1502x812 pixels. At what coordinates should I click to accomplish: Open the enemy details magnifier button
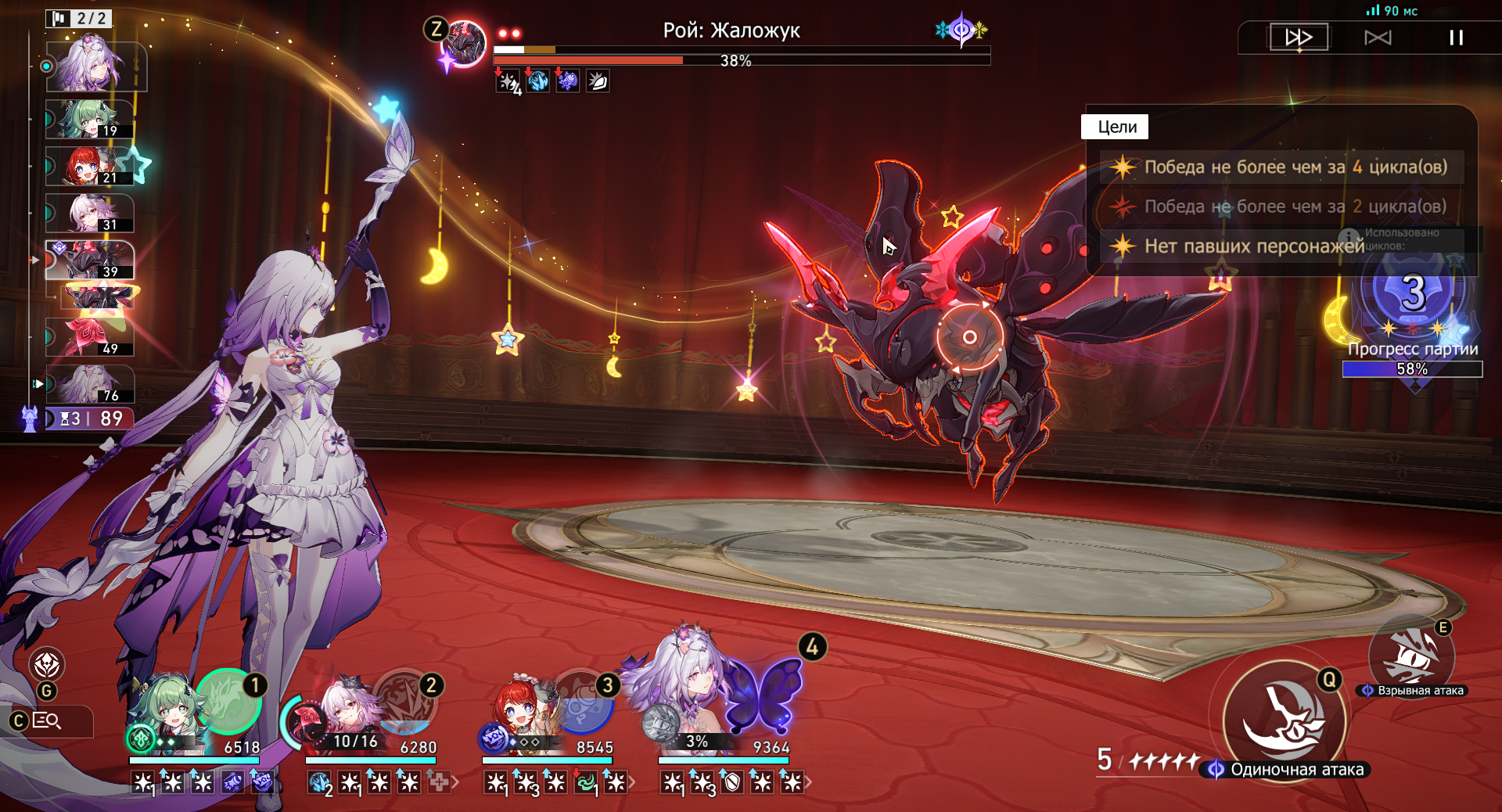[47, 720]
